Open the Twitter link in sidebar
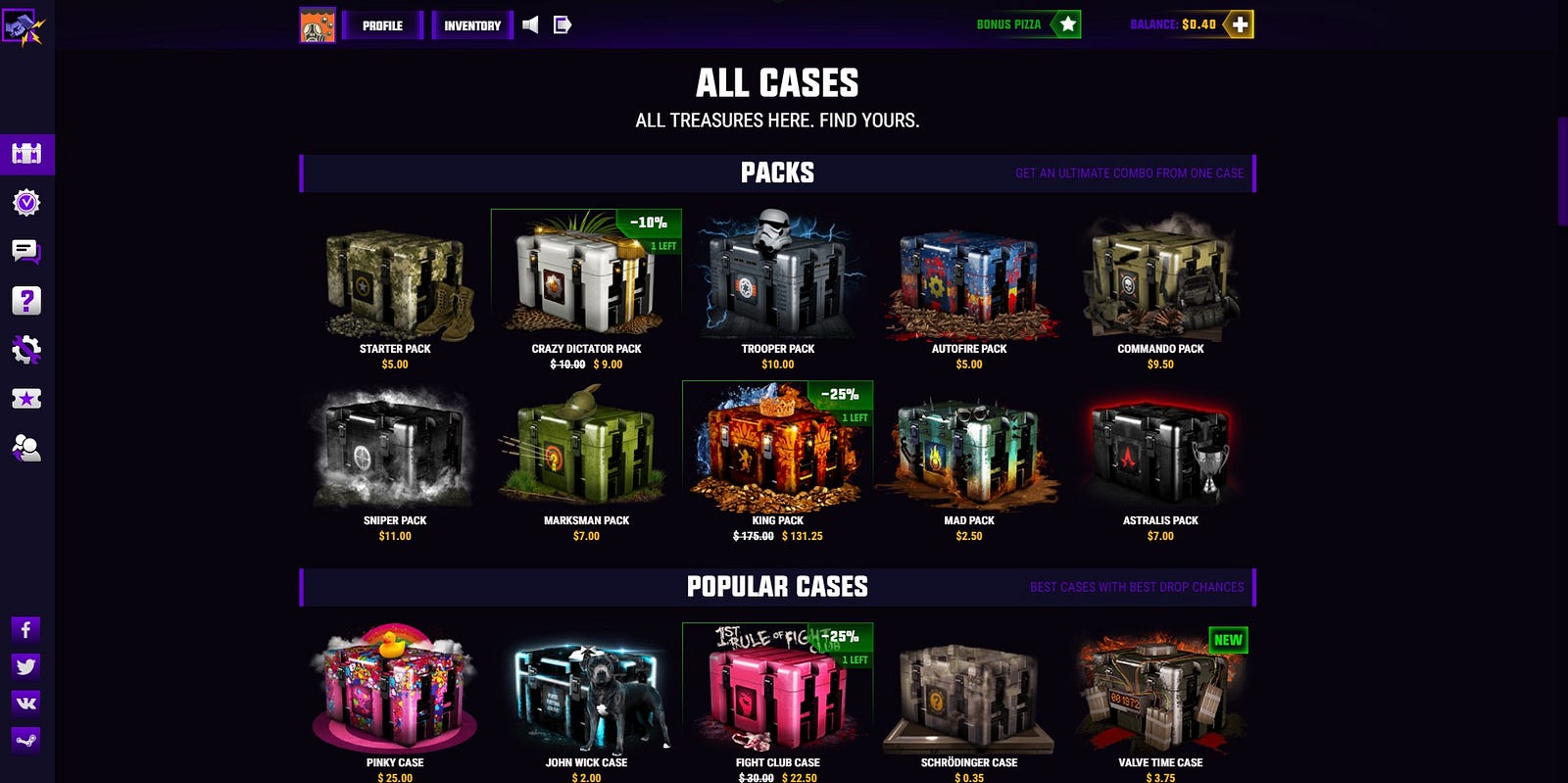The height and width of the screenshot is (783, 1568). (x=26, y=666)
